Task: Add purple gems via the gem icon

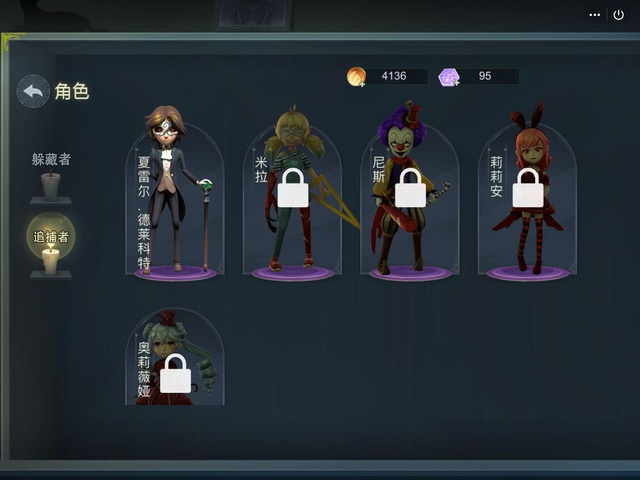Action: tap(449, 77)
